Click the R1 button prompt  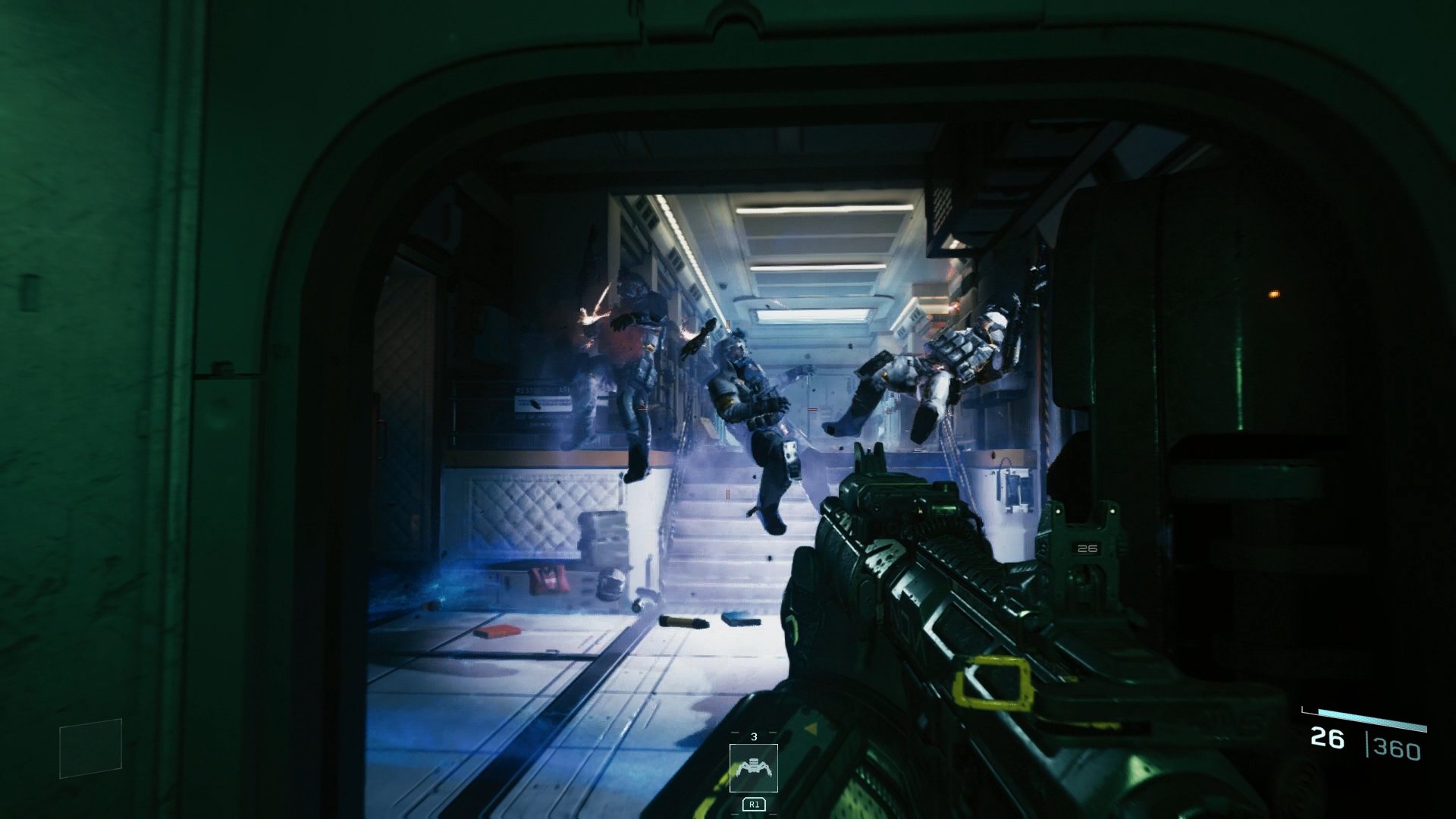[x=753, y=805]
